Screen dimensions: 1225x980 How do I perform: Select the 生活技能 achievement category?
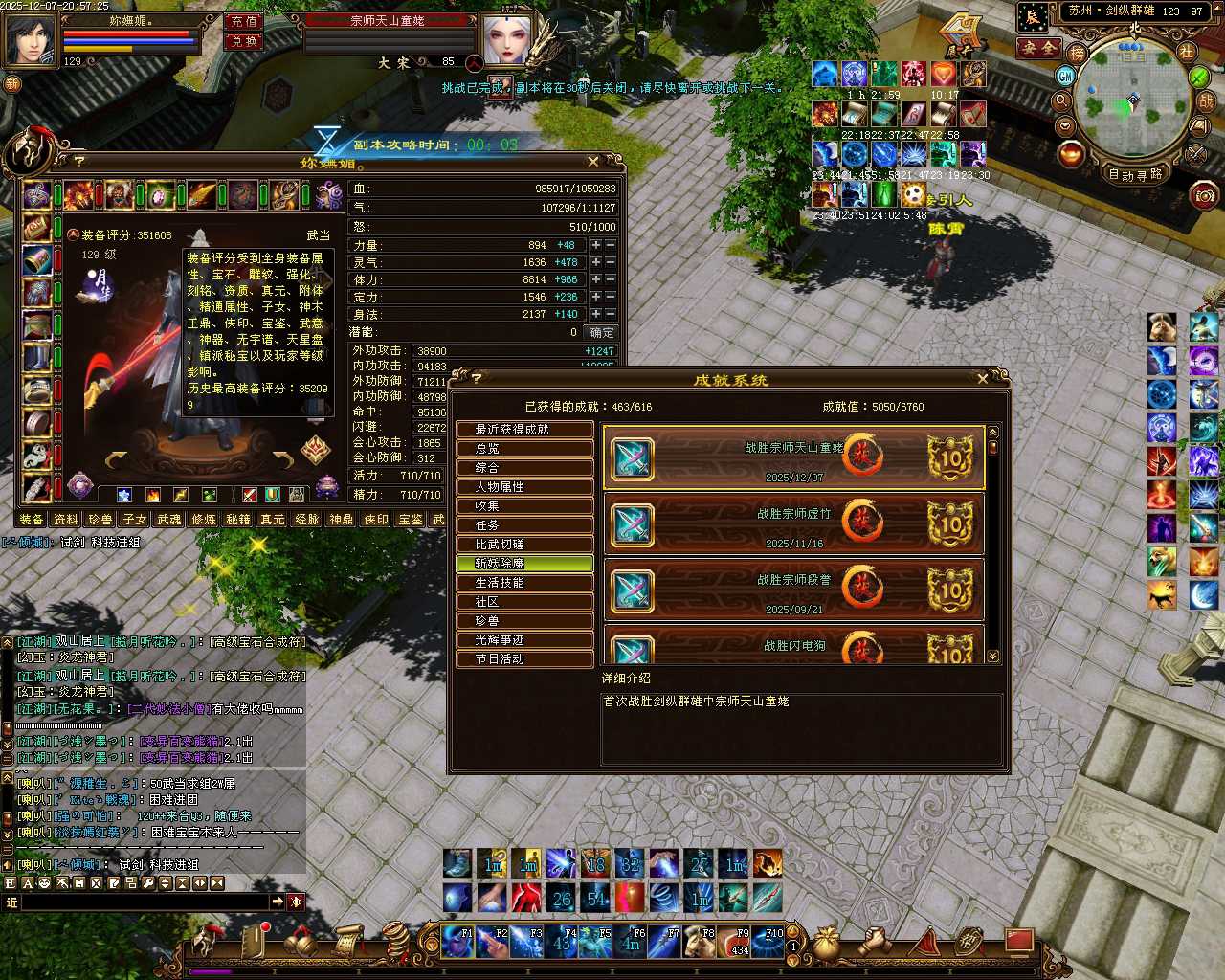[x=523, y=583]
